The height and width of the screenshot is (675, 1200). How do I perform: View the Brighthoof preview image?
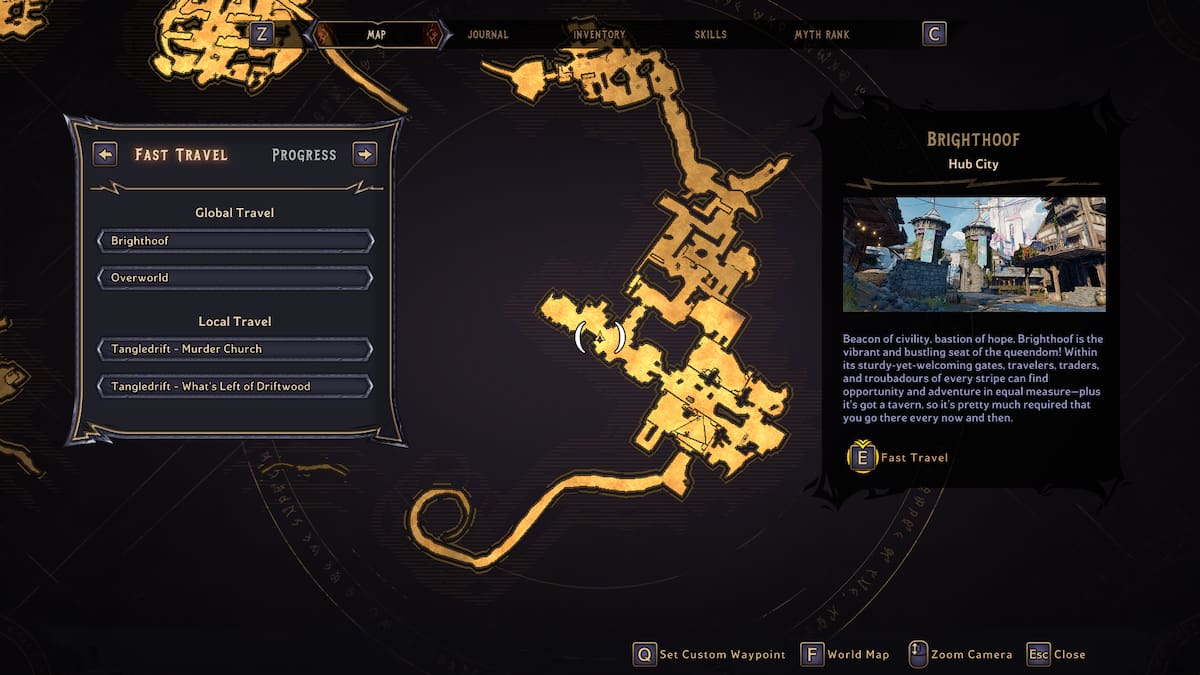974,254
